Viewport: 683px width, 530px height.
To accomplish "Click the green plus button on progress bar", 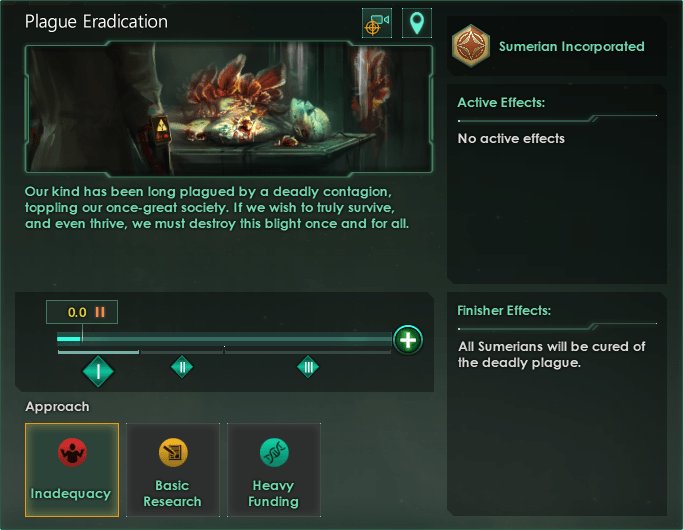I will coord(407,340).
